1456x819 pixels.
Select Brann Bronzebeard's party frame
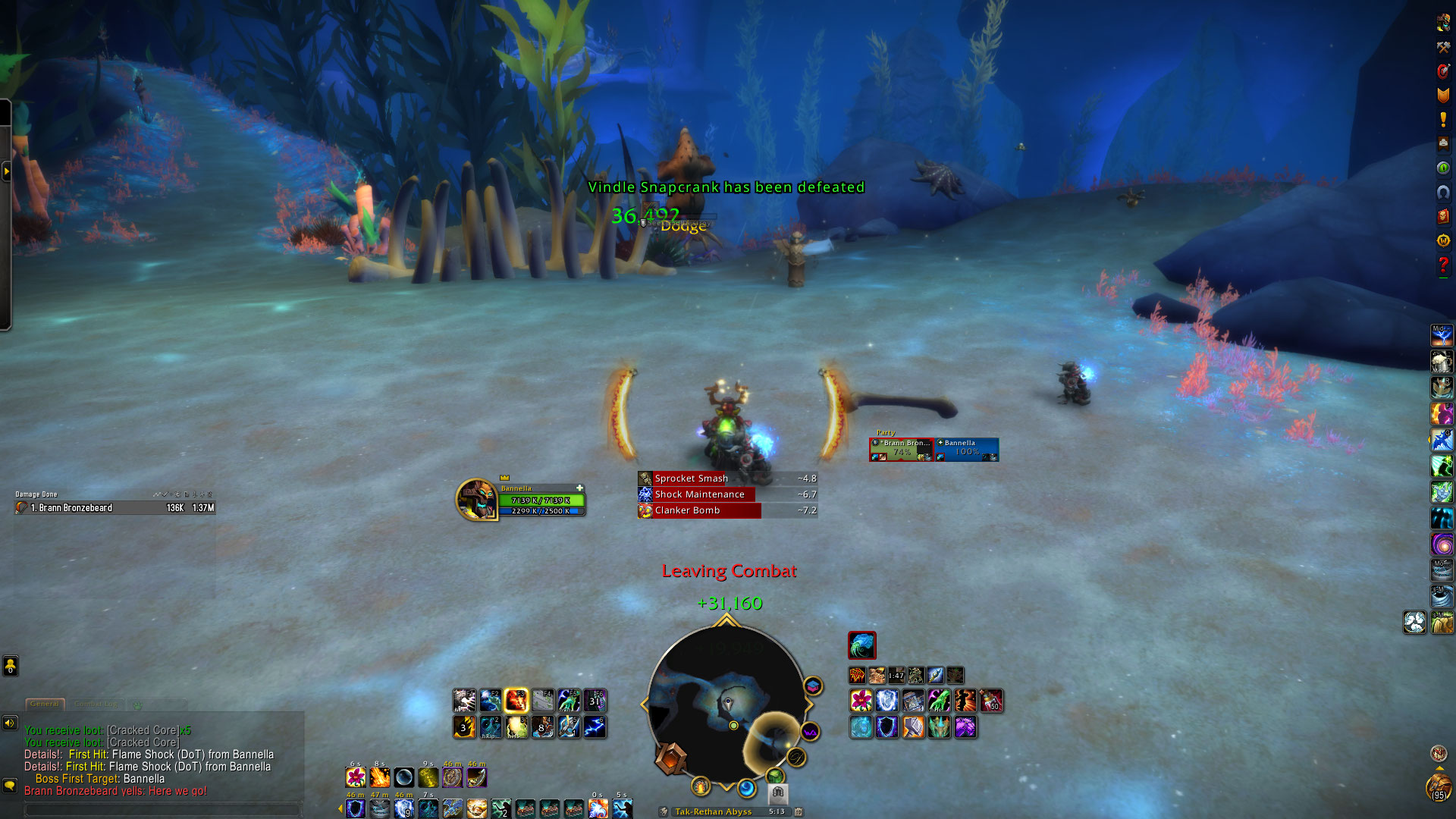(901, 449)
